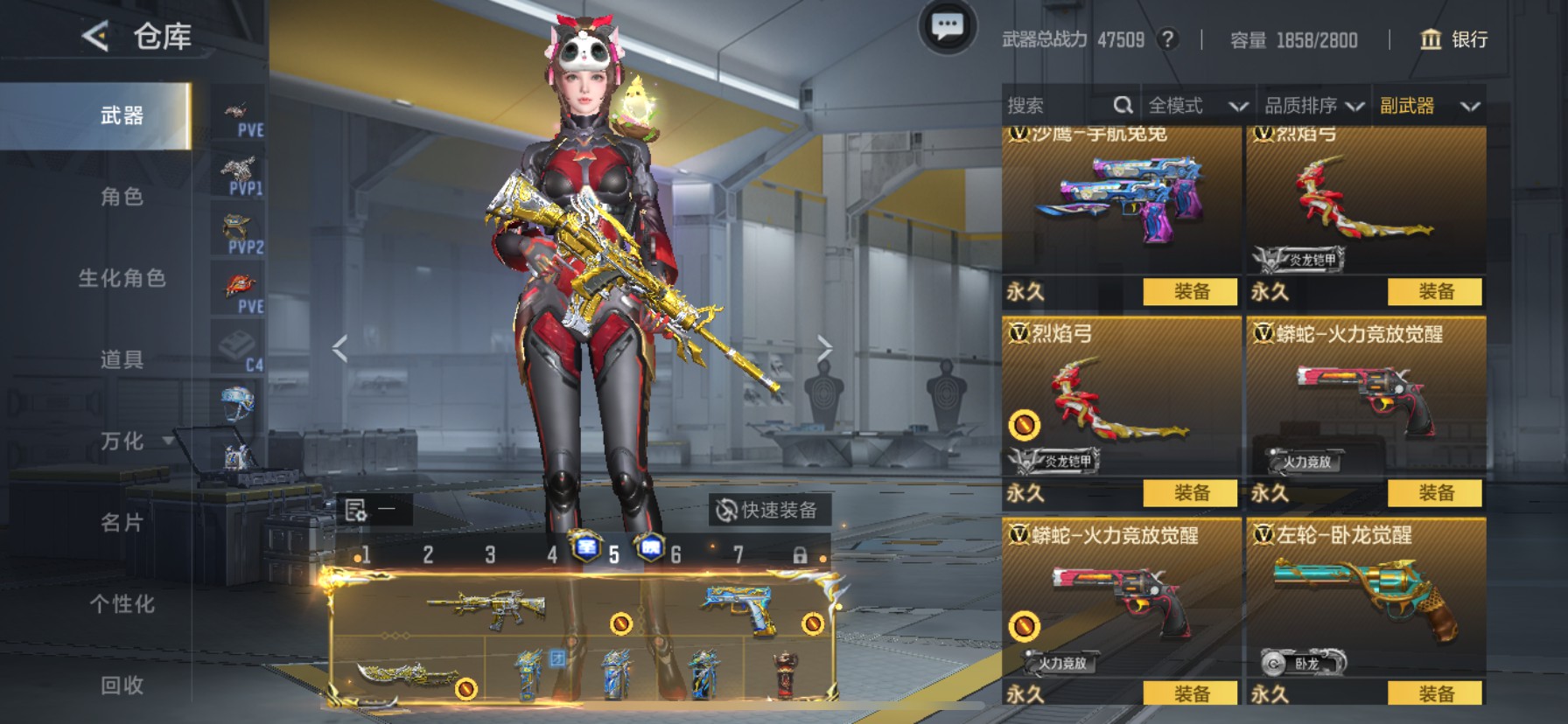Open the 银行 bank

(x=1453, y=39)
